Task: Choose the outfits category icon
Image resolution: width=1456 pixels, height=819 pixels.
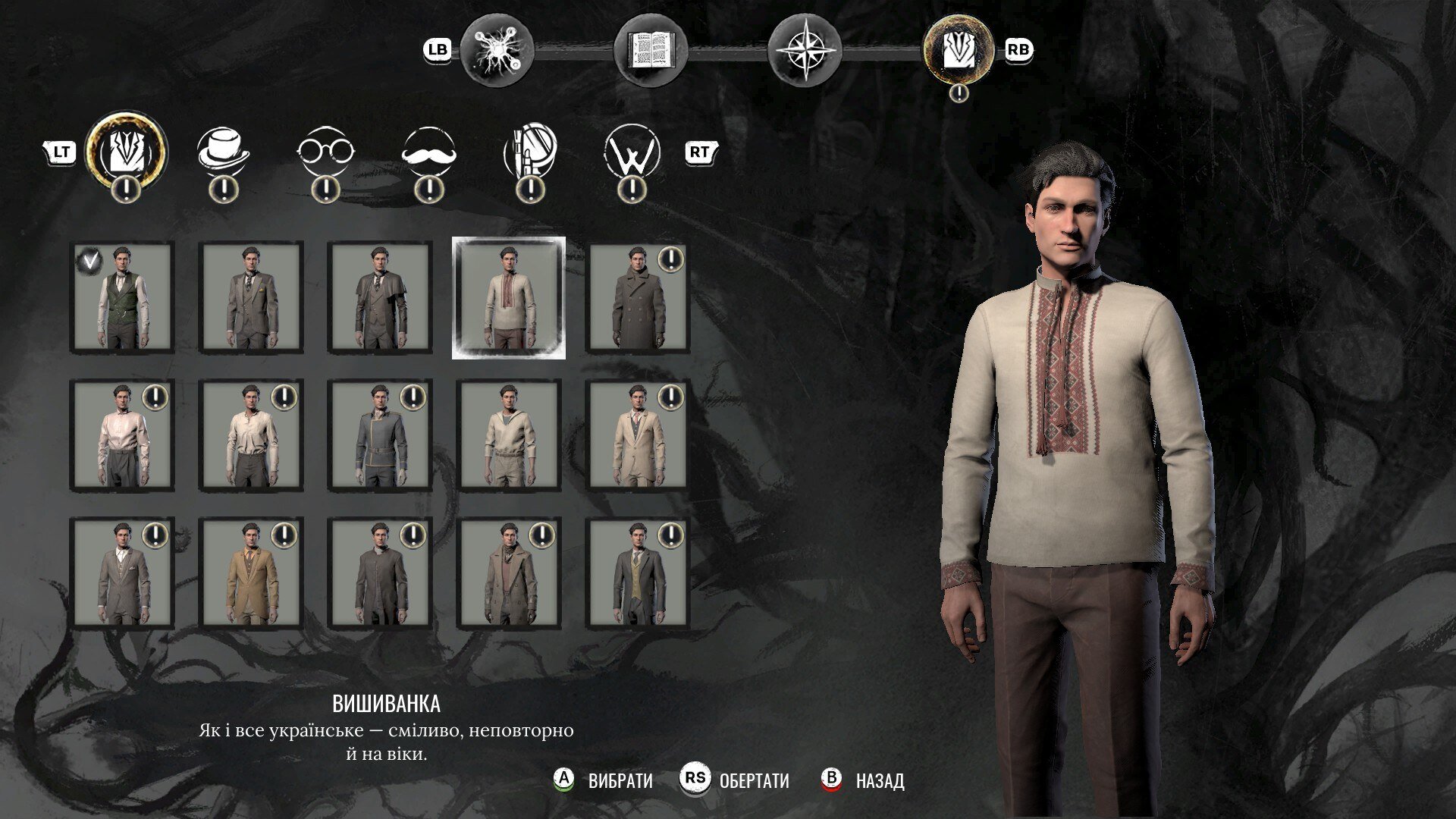Action: click(x=126, y=151)
